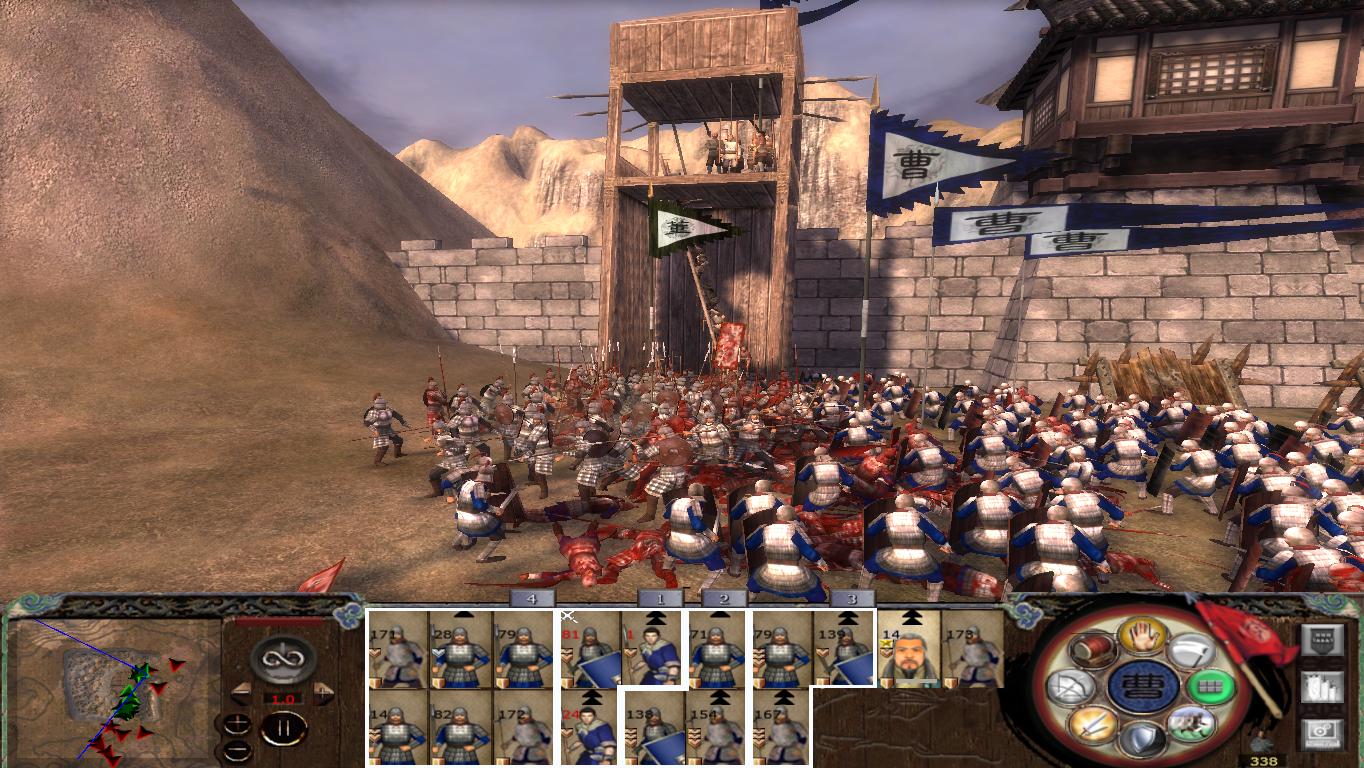Give the halt order with the hand icon
Screen dimensions: 1364x768
pos(1143,636)
